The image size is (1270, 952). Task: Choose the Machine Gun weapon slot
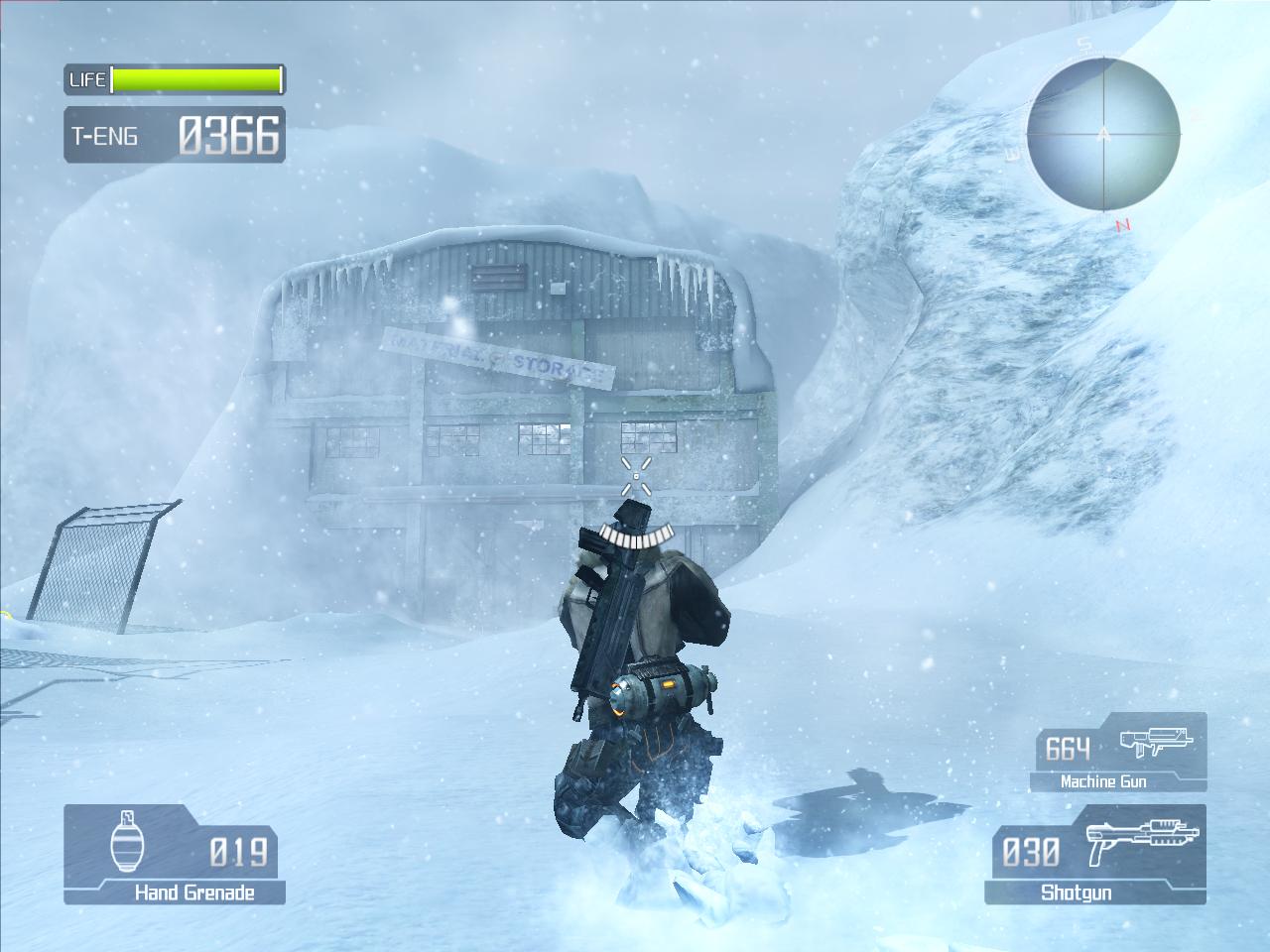pos(1118,754)
